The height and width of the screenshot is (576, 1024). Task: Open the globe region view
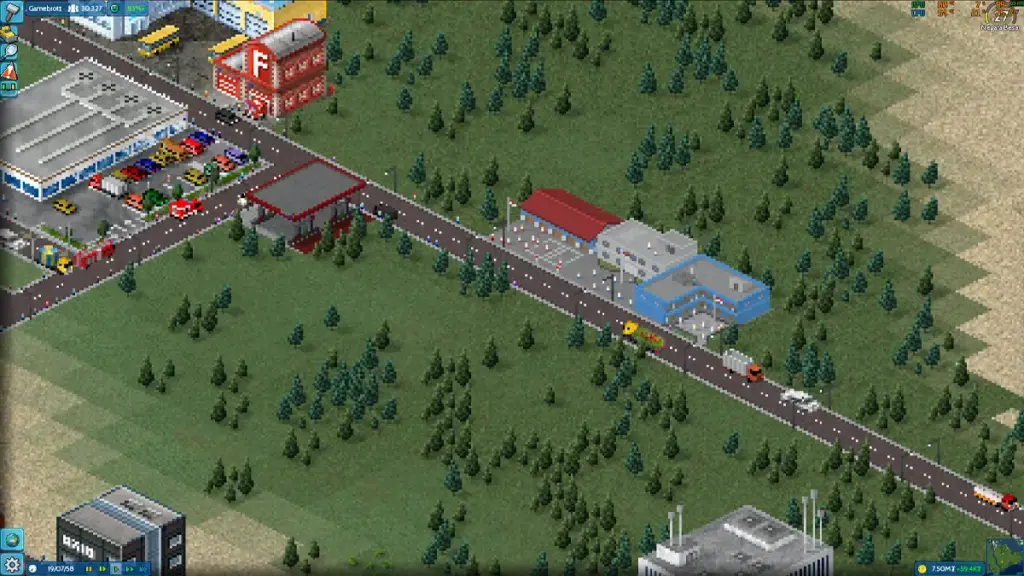(10, 541)
